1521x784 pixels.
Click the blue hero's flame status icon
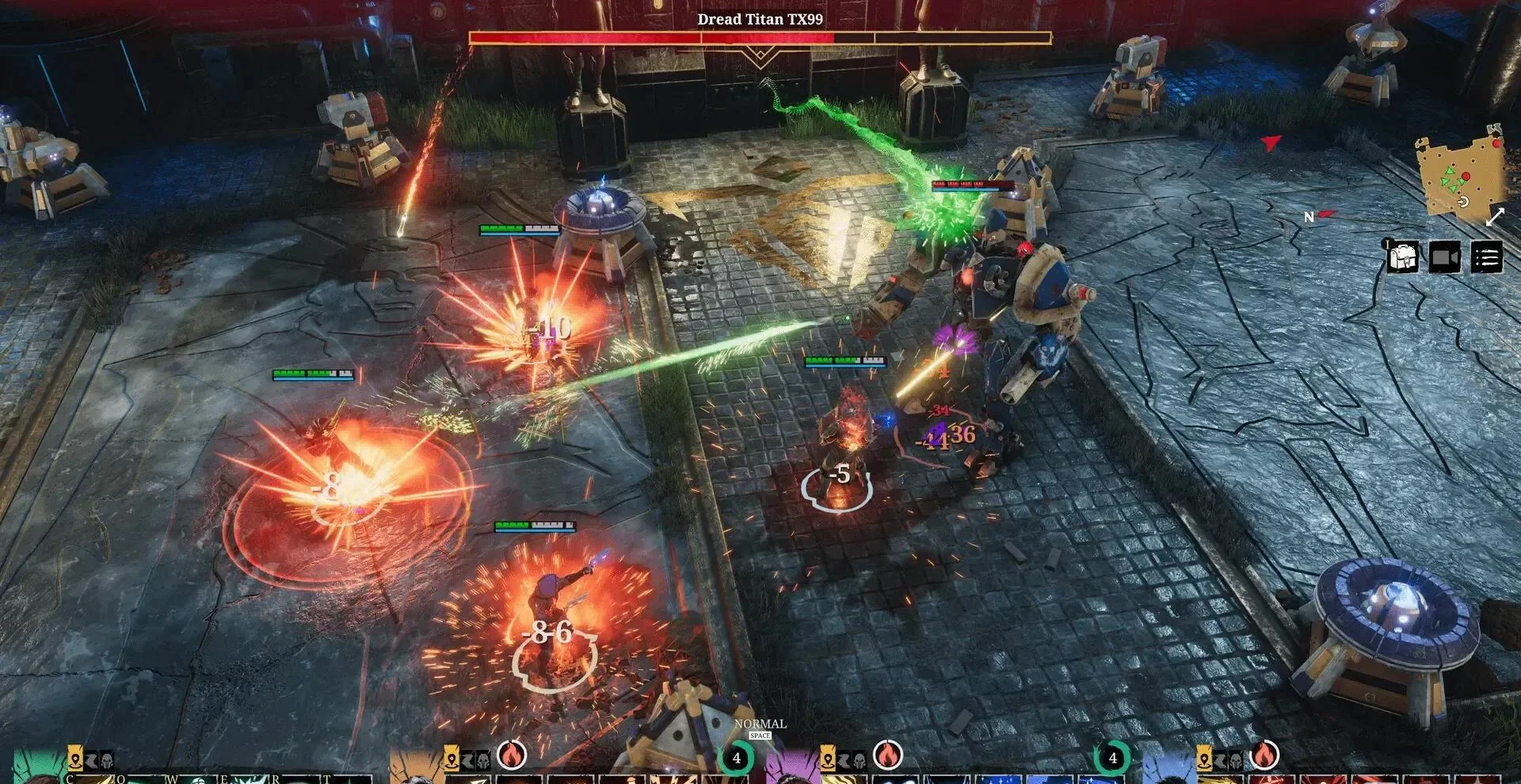pos(1264,756)
